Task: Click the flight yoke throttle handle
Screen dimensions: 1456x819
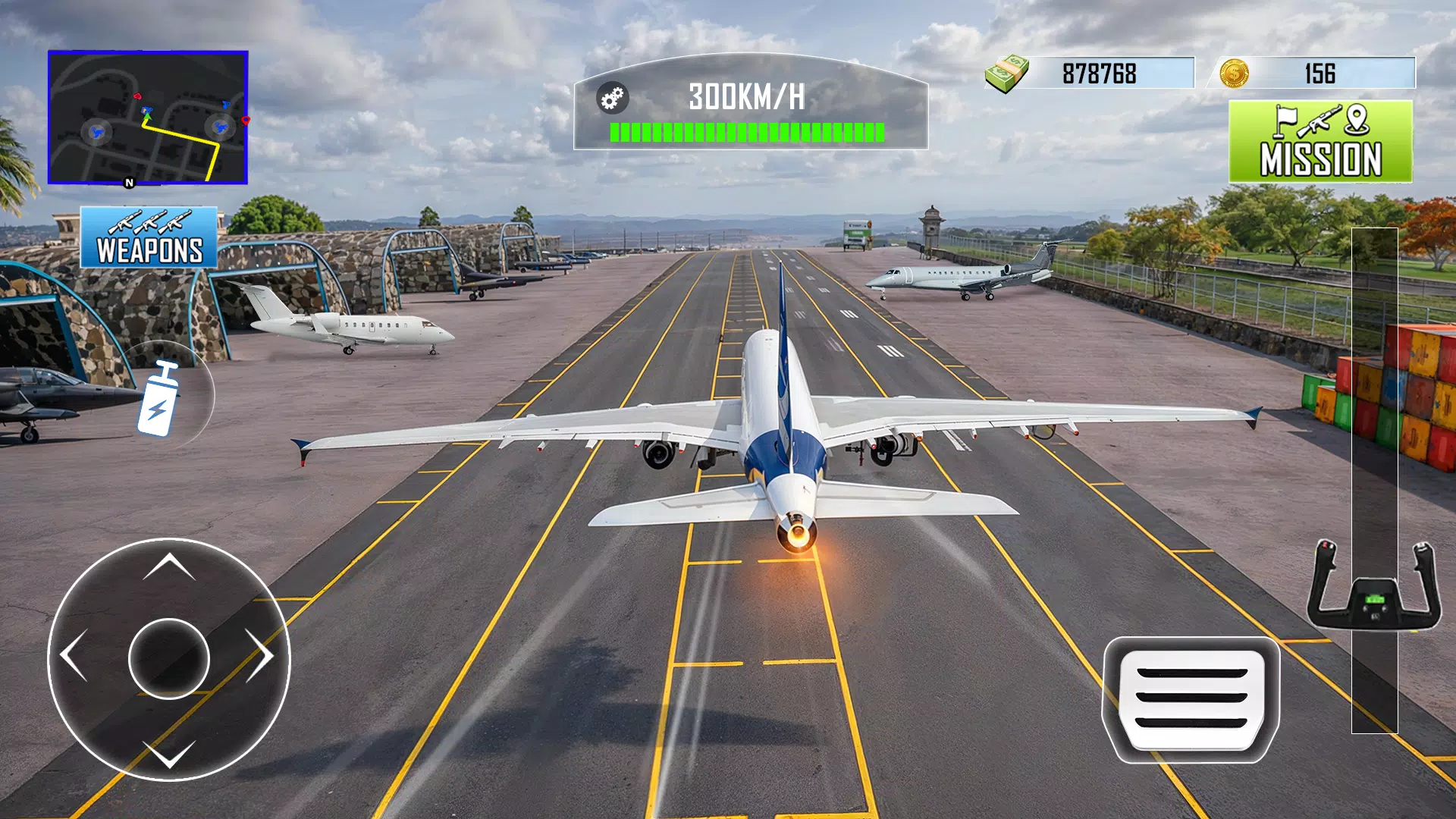Action: (x=1374, y=588)
